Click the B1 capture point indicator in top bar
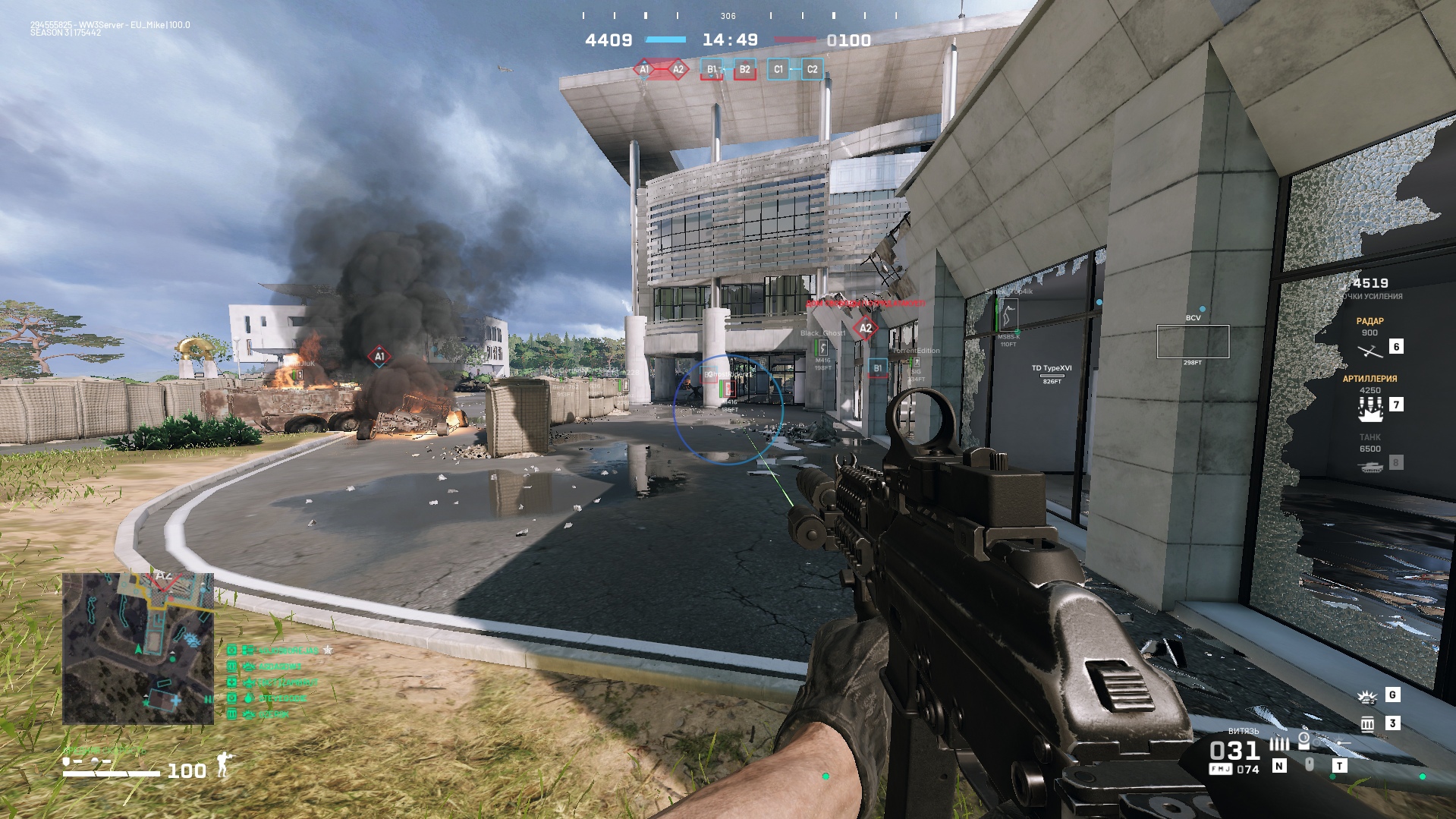1456x819 pixels. coord(712,70)
